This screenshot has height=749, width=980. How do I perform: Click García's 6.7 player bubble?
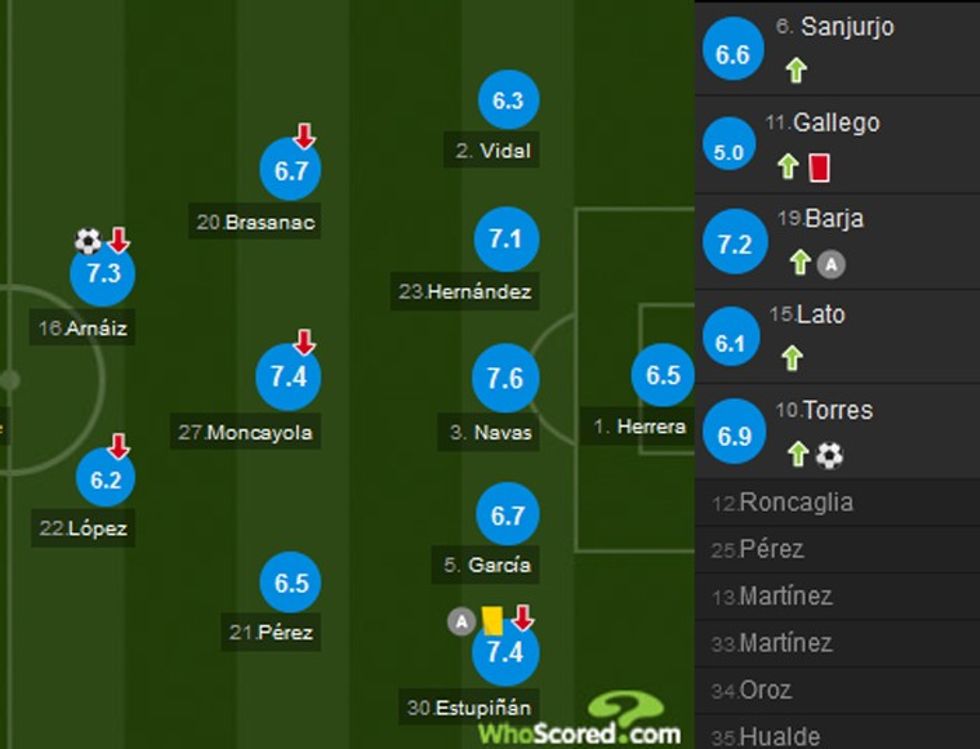point(507,515)
